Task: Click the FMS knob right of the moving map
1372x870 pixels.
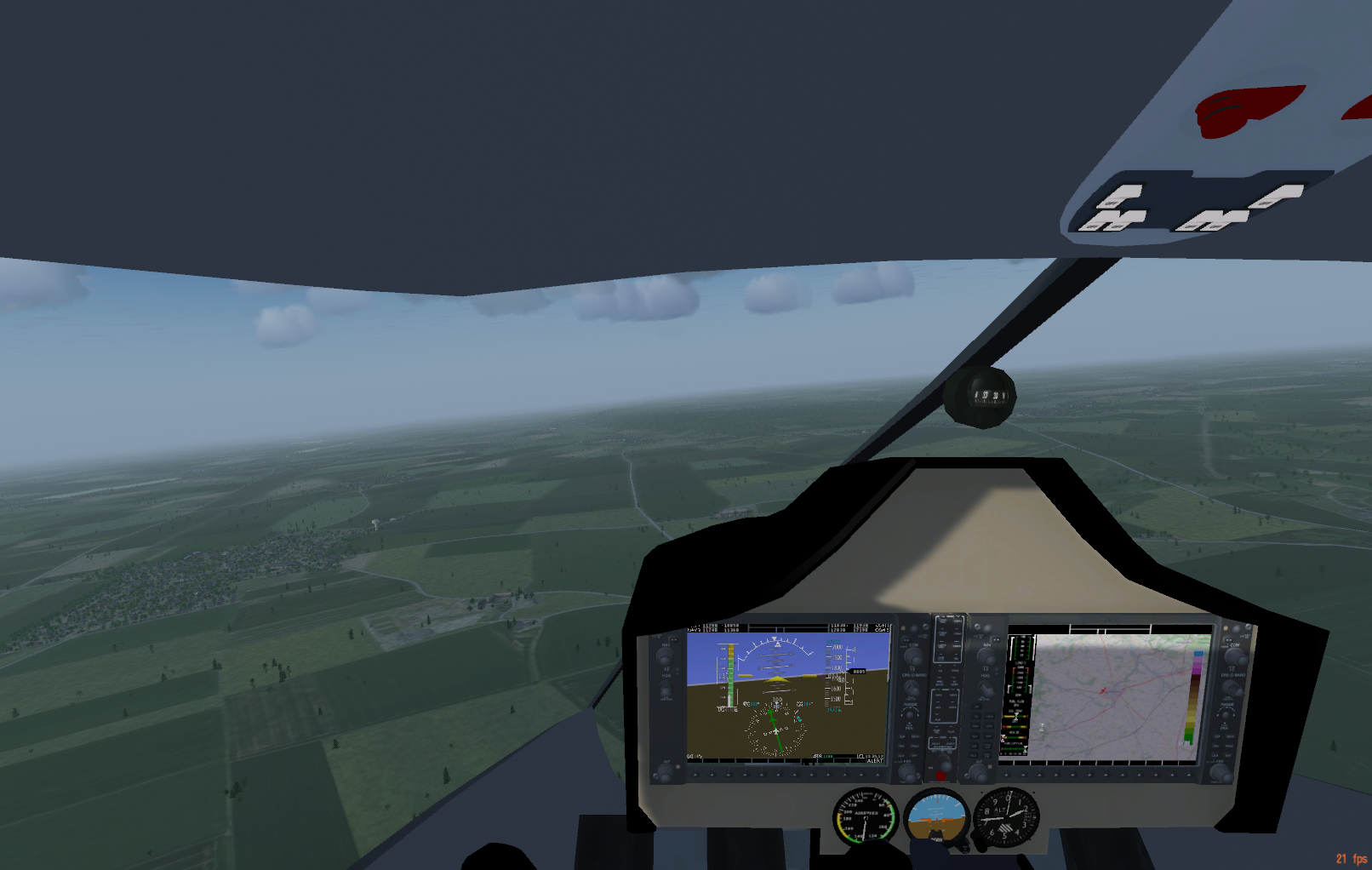Action: 1221,773
